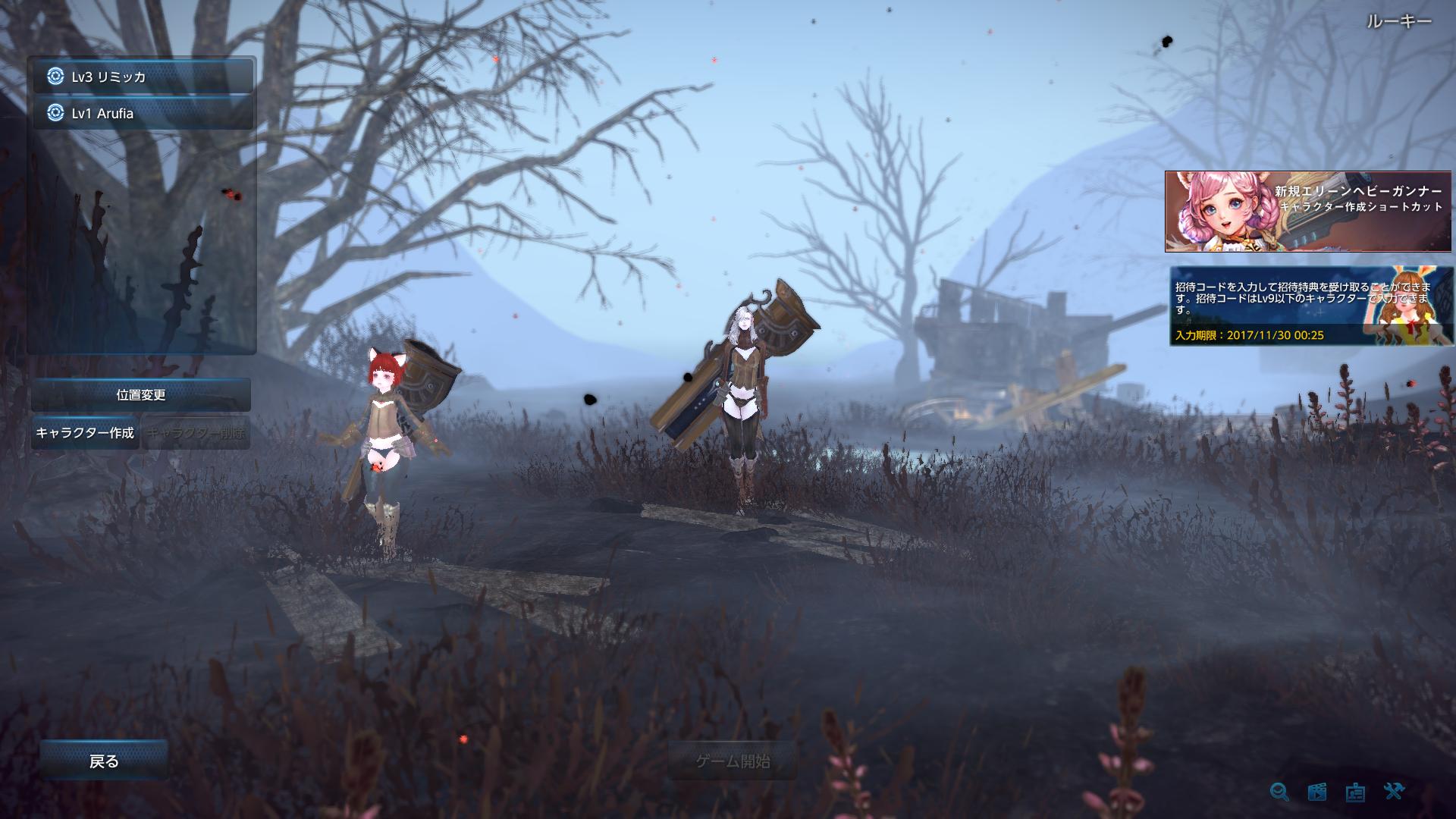Open the movie clapperboard icon

pyautogui.click(x=1317, y=792)
